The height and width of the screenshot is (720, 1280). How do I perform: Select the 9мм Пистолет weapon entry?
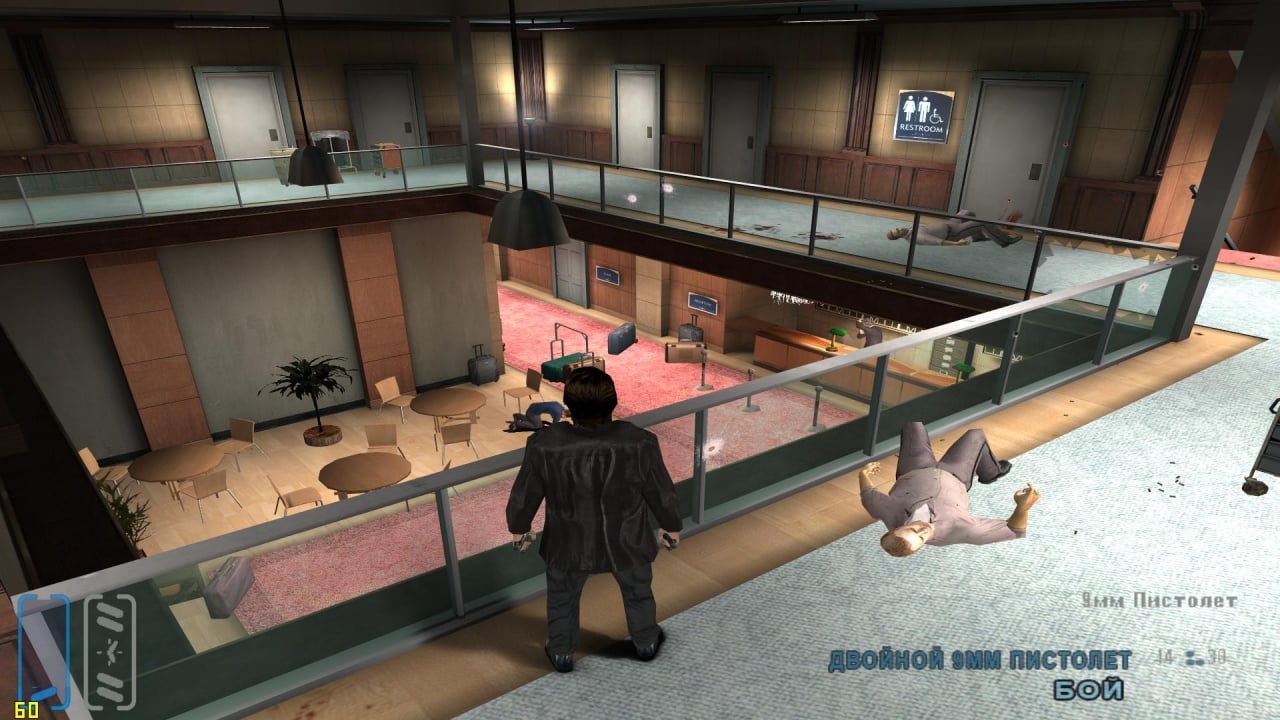pos(1160,601)
